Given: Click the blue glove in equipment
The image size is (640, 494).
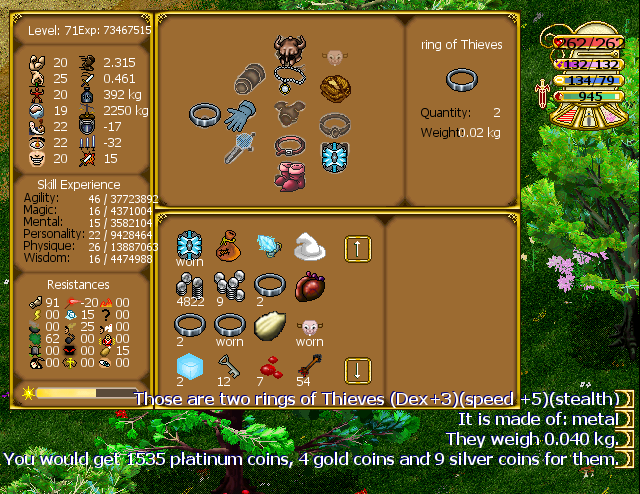Looking at the screenshot, I should (x=241, y=115).
